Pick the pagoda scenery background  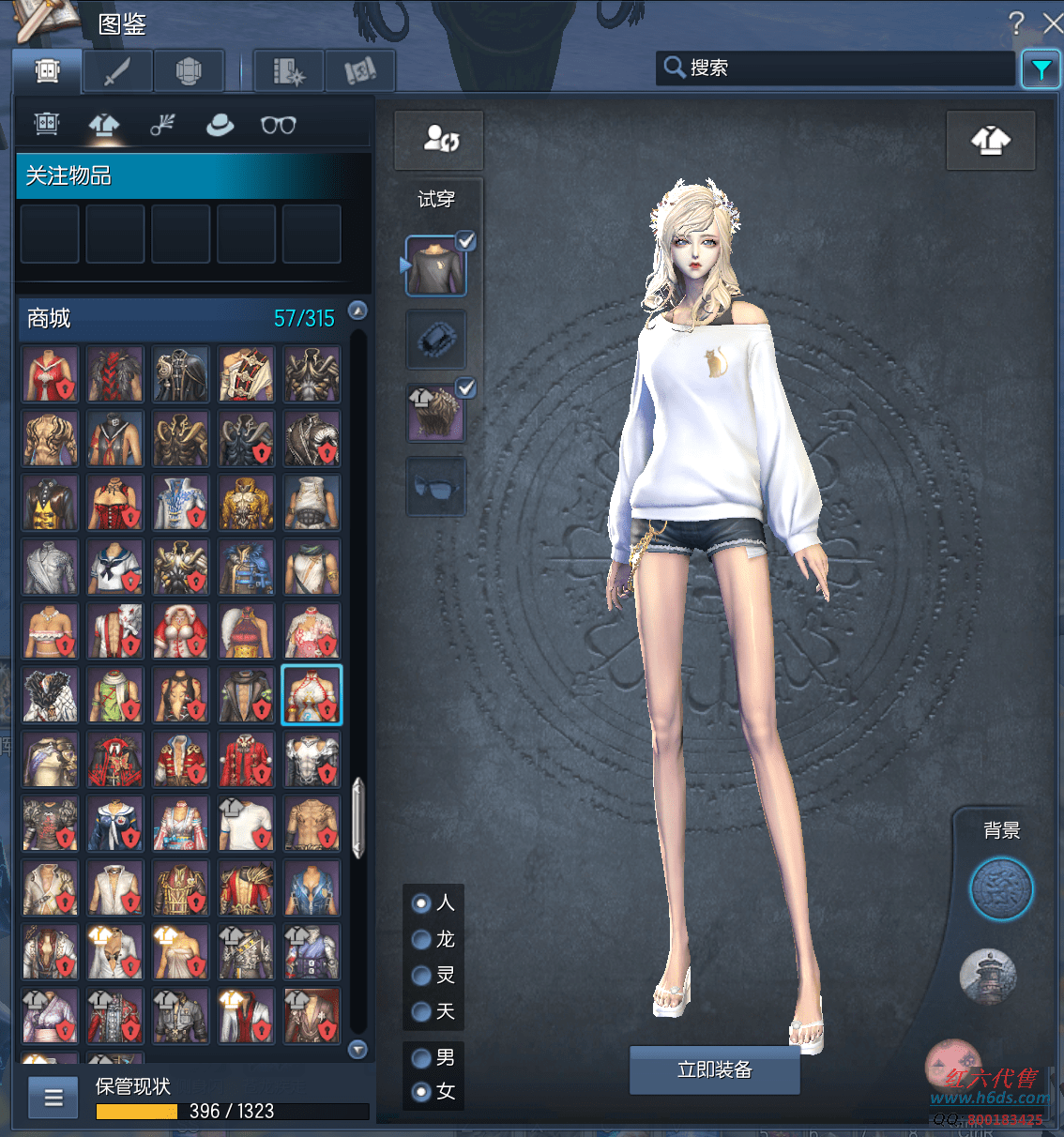pos(988,976)
